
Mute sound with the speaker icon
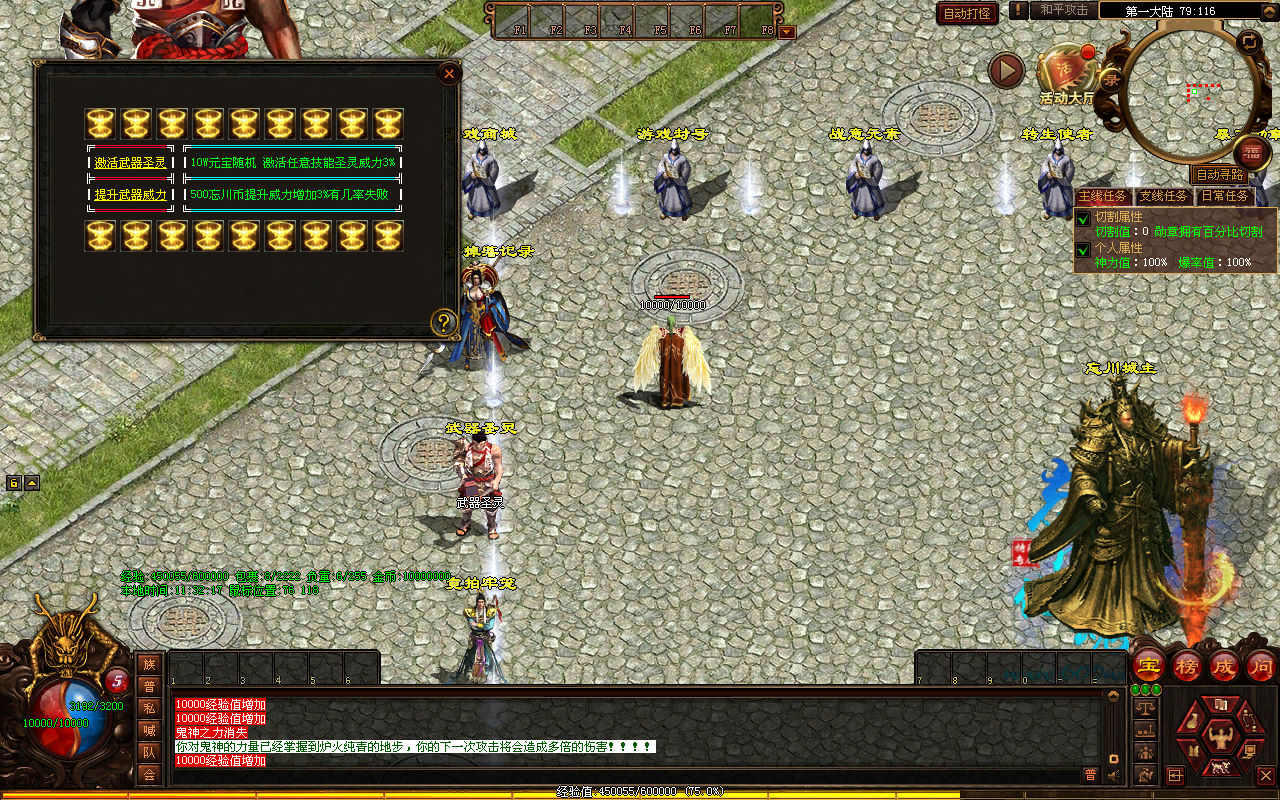(1113, 774)
